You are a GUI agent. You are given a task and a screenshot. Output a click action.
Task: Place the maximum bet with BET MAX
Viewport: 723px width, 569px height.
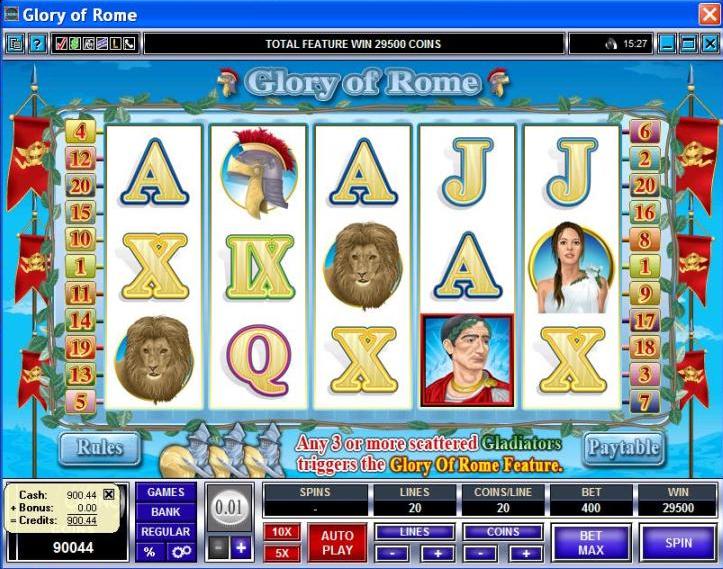[x=590, y=543]
